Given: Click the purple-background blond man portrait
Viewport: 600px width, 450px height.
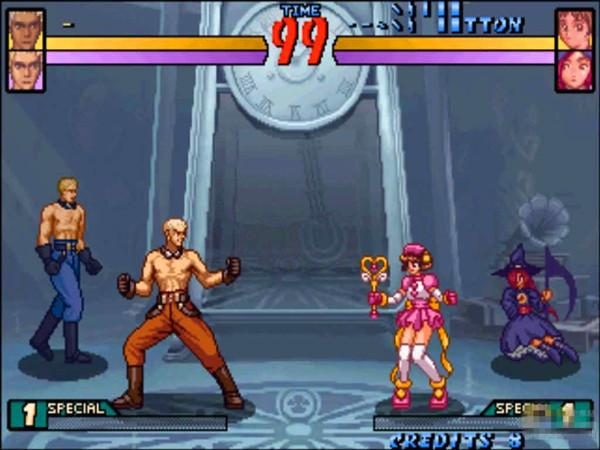Looking at the screenshot, I should click(x=26, y=70).
